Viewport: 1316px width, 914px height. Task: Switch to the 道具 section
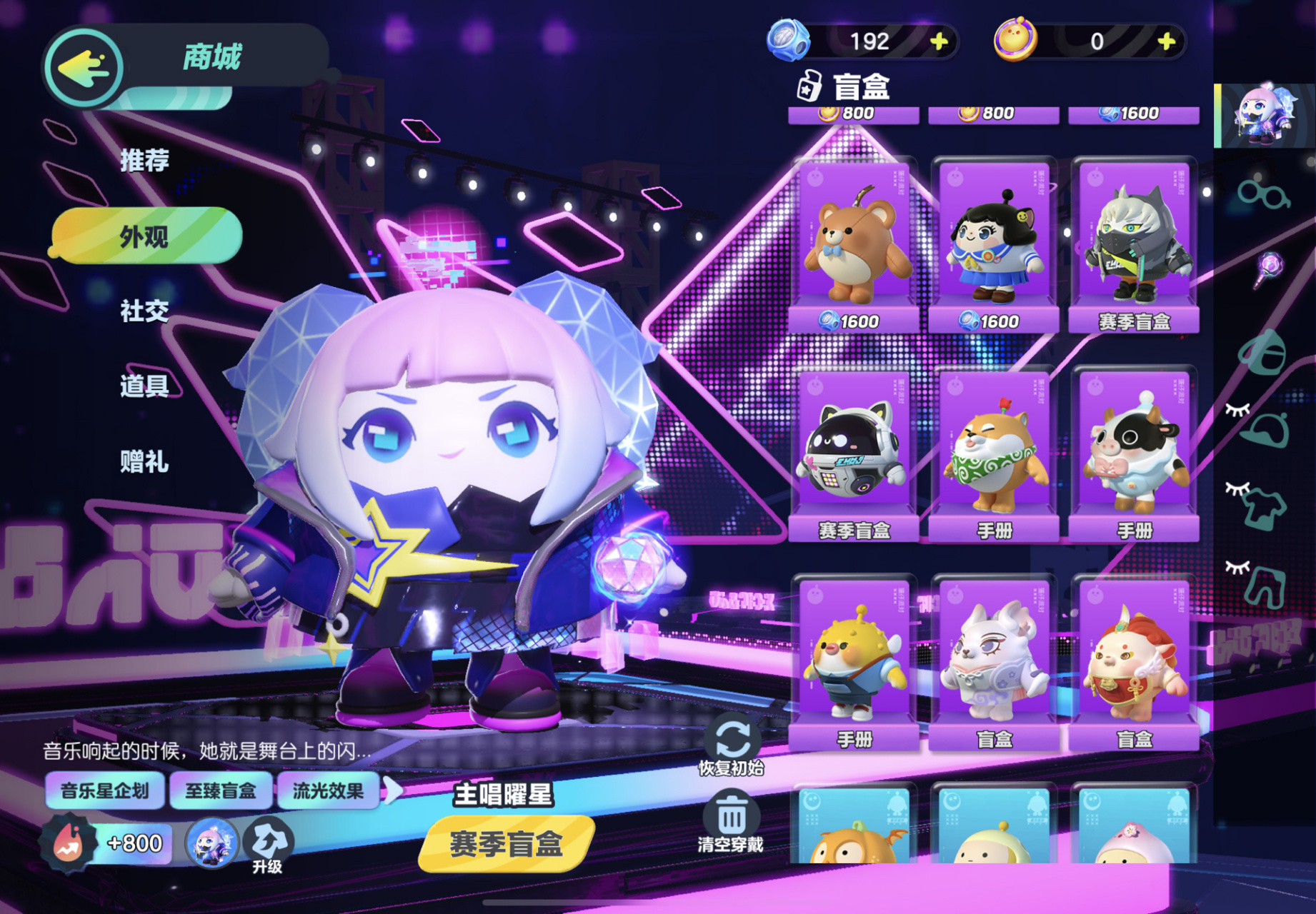143,386
